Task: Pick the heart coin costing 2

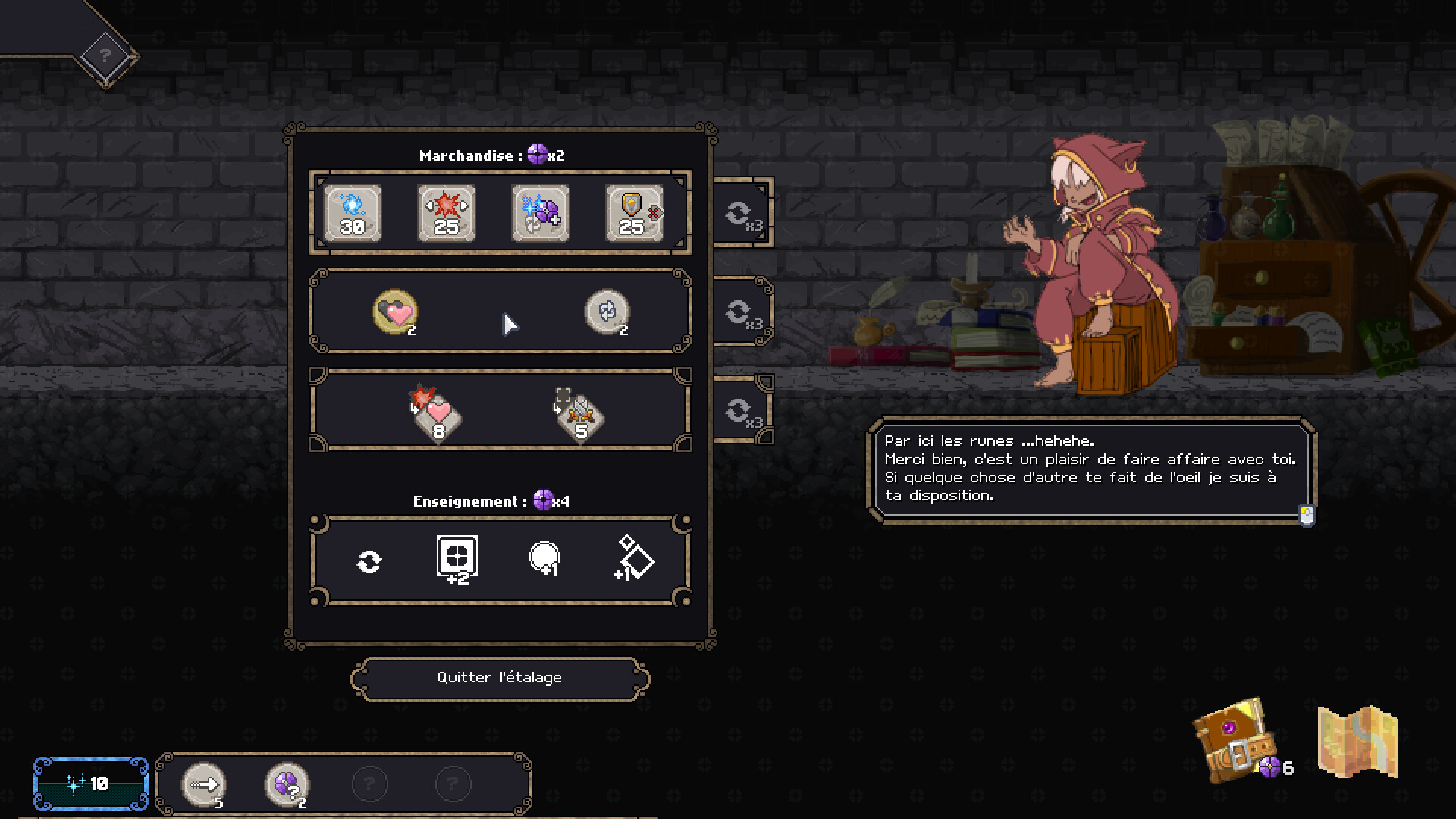Action: click(x=394, y=311)
